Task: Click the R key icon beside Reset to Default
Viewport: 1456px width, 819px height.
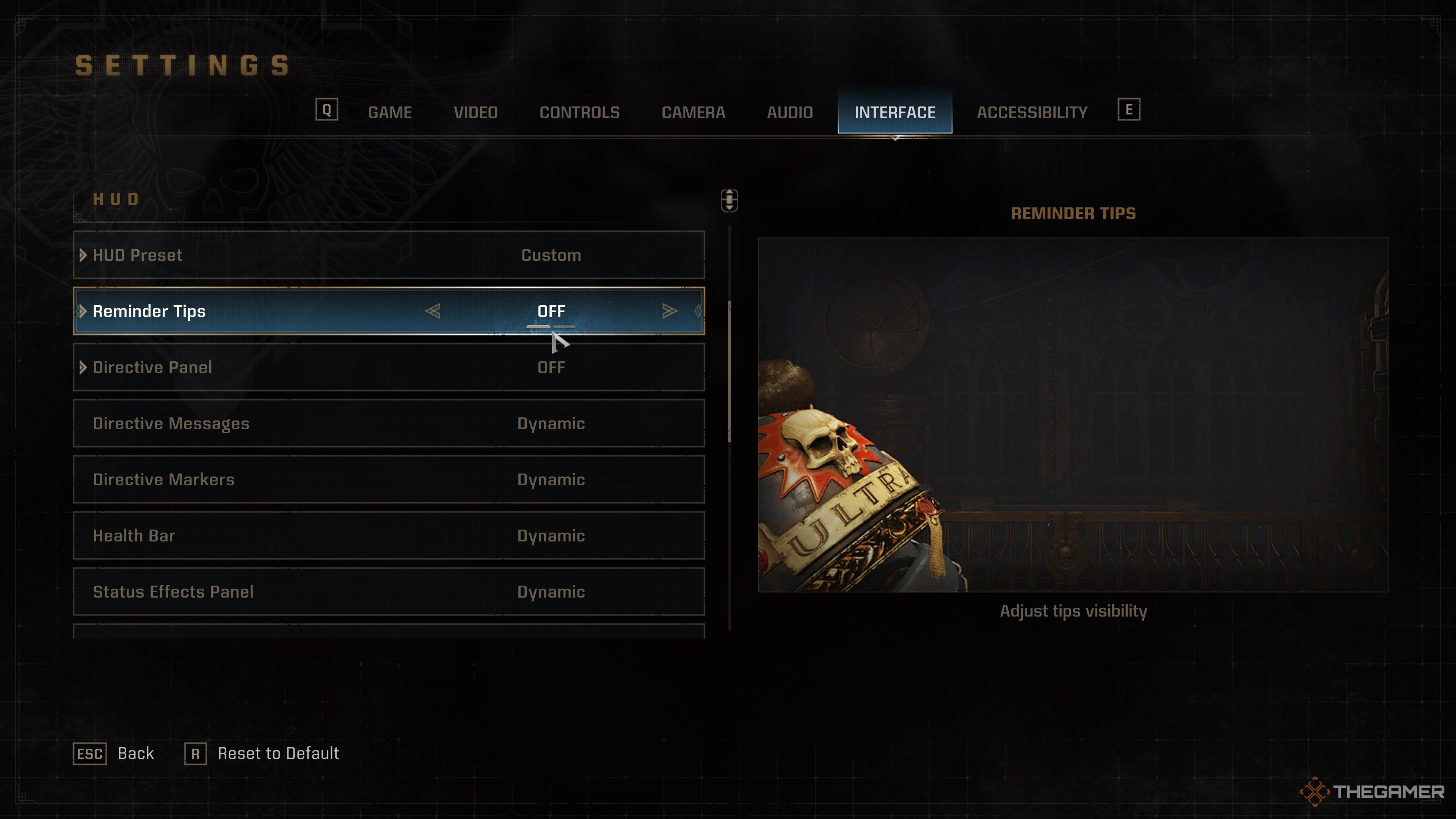Action: point(196,753)
